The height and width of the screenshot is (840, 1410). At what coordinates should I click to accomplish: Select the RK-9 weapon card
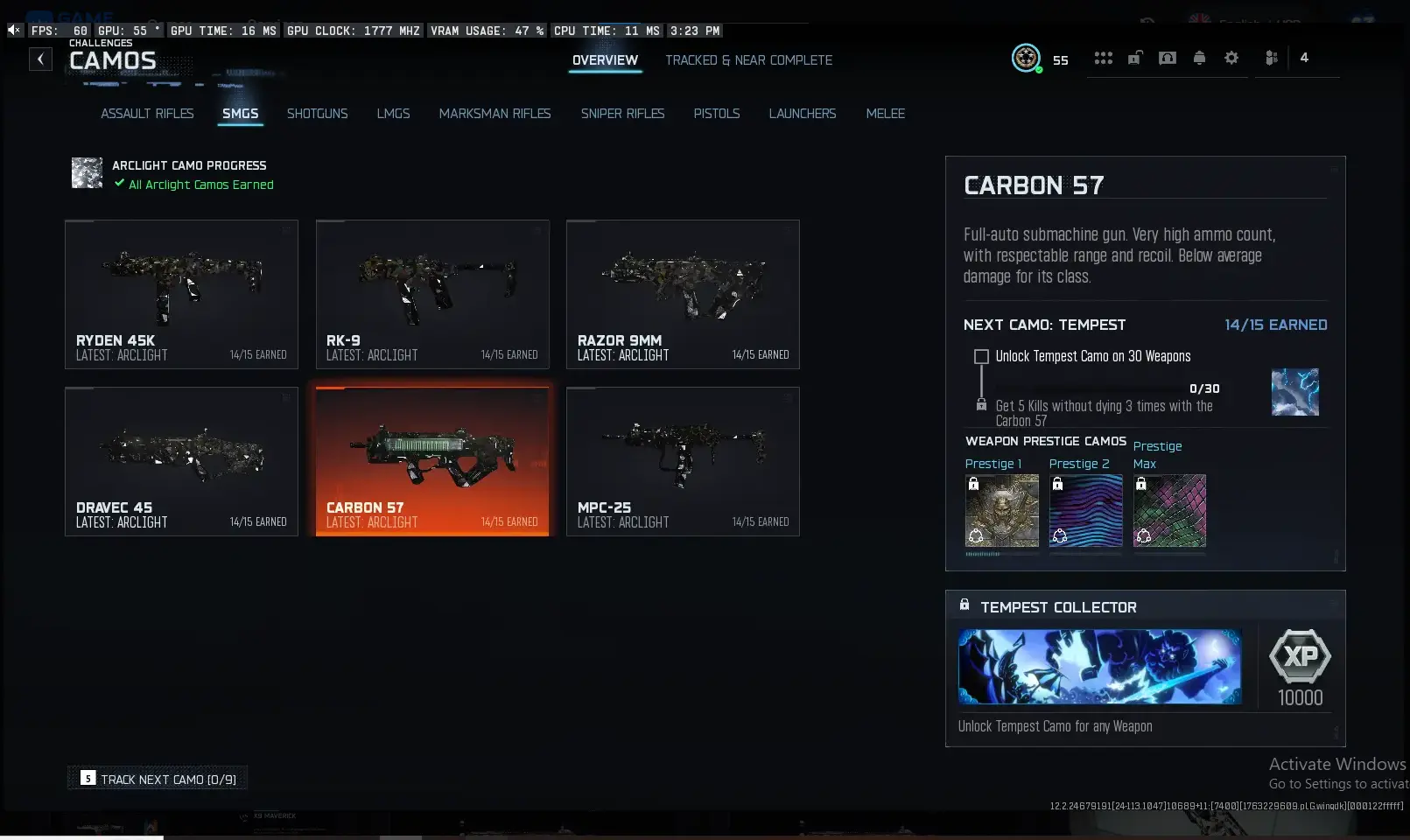[432, 294]
